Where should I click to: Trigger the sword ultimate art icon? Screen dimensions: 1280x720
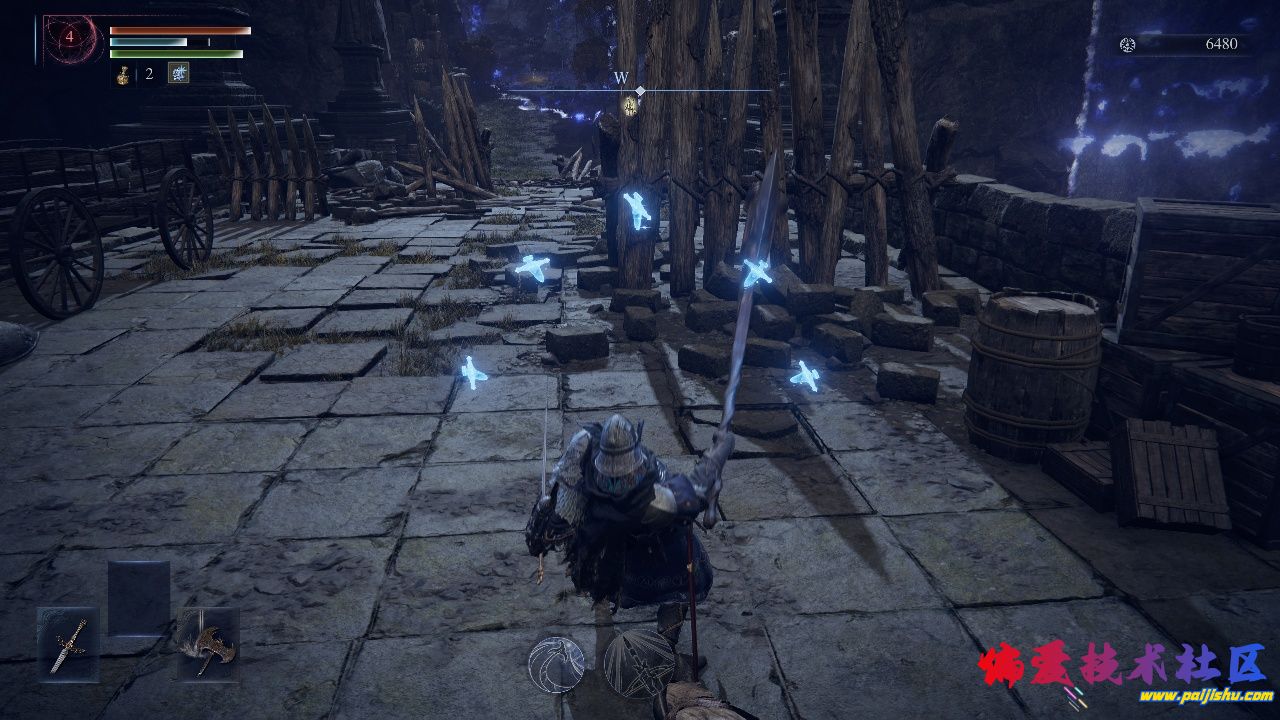click(638, 664)
